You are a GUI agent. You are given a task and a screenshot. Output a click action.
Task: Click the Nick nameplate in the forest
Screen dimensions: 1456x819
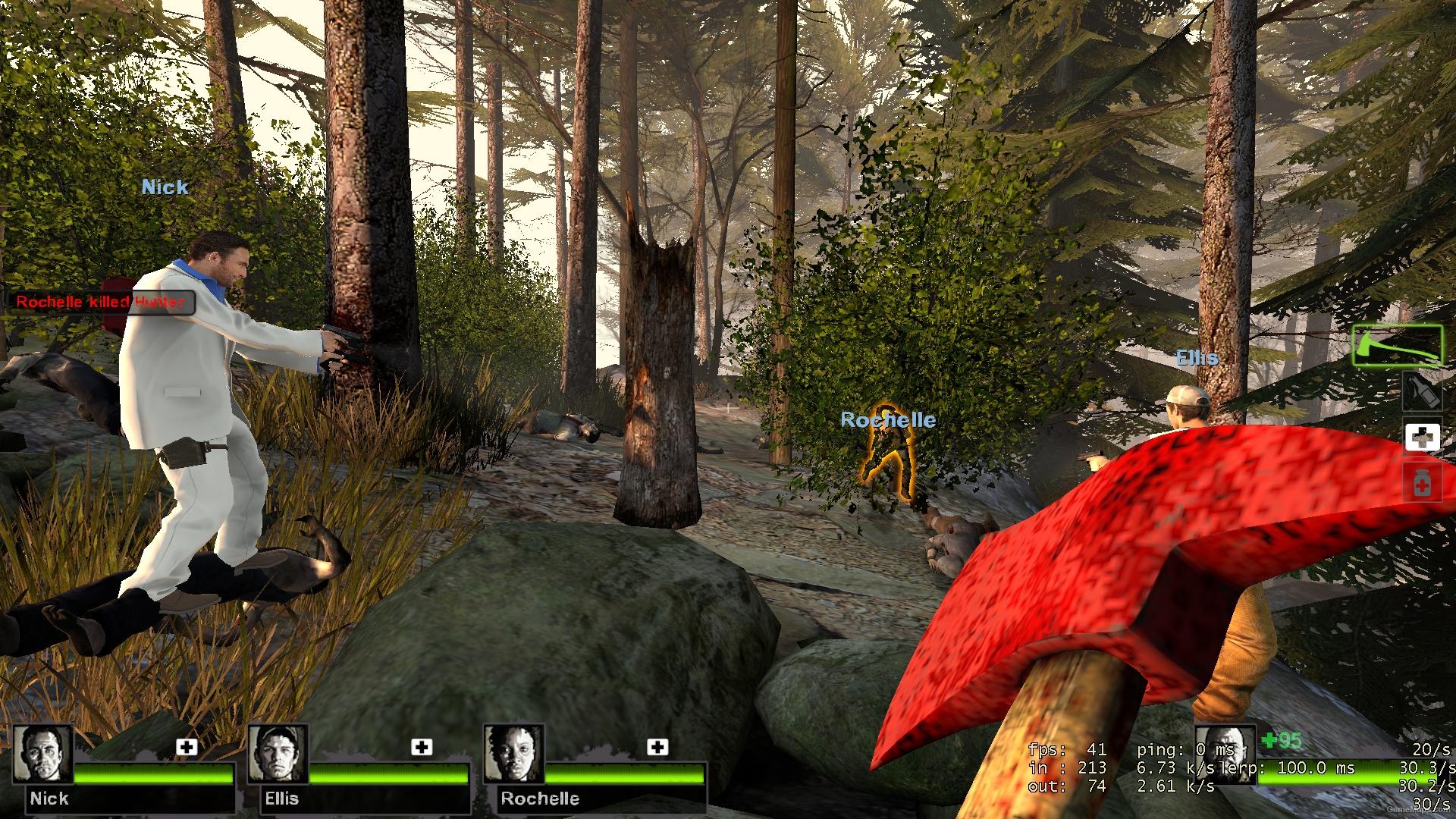pyautogui.click(x=164, y=187)
